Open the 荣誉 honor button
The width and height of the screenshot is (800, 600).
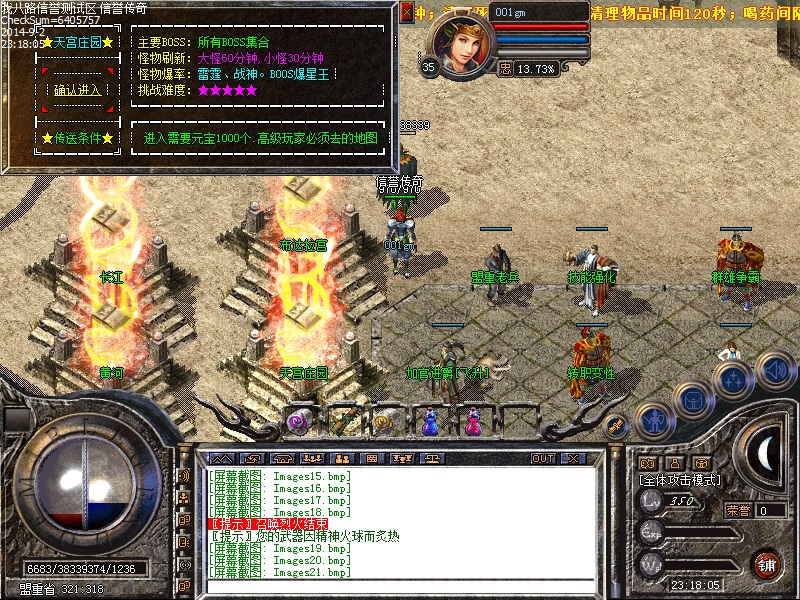(x=738, y=510)
